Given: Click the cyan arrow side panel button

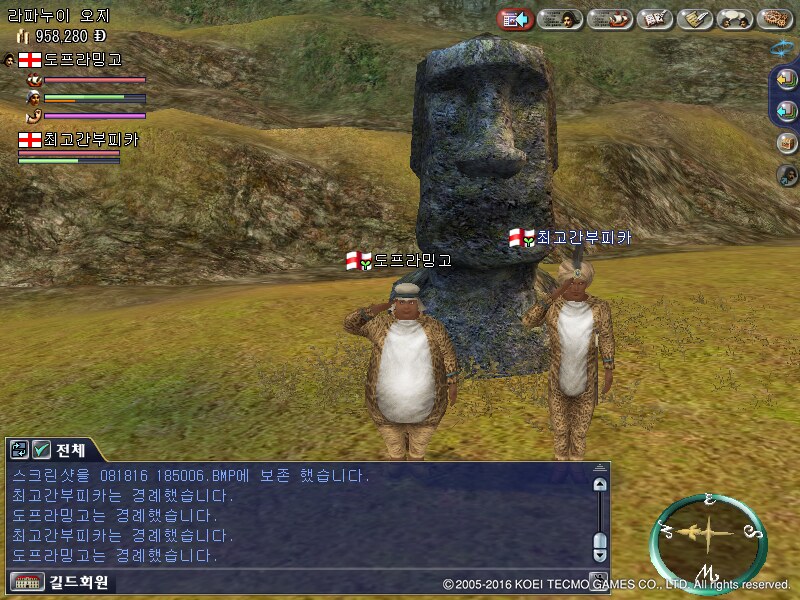Looking at the screenshot, I should pyautogui.click(x=787, y=110).
